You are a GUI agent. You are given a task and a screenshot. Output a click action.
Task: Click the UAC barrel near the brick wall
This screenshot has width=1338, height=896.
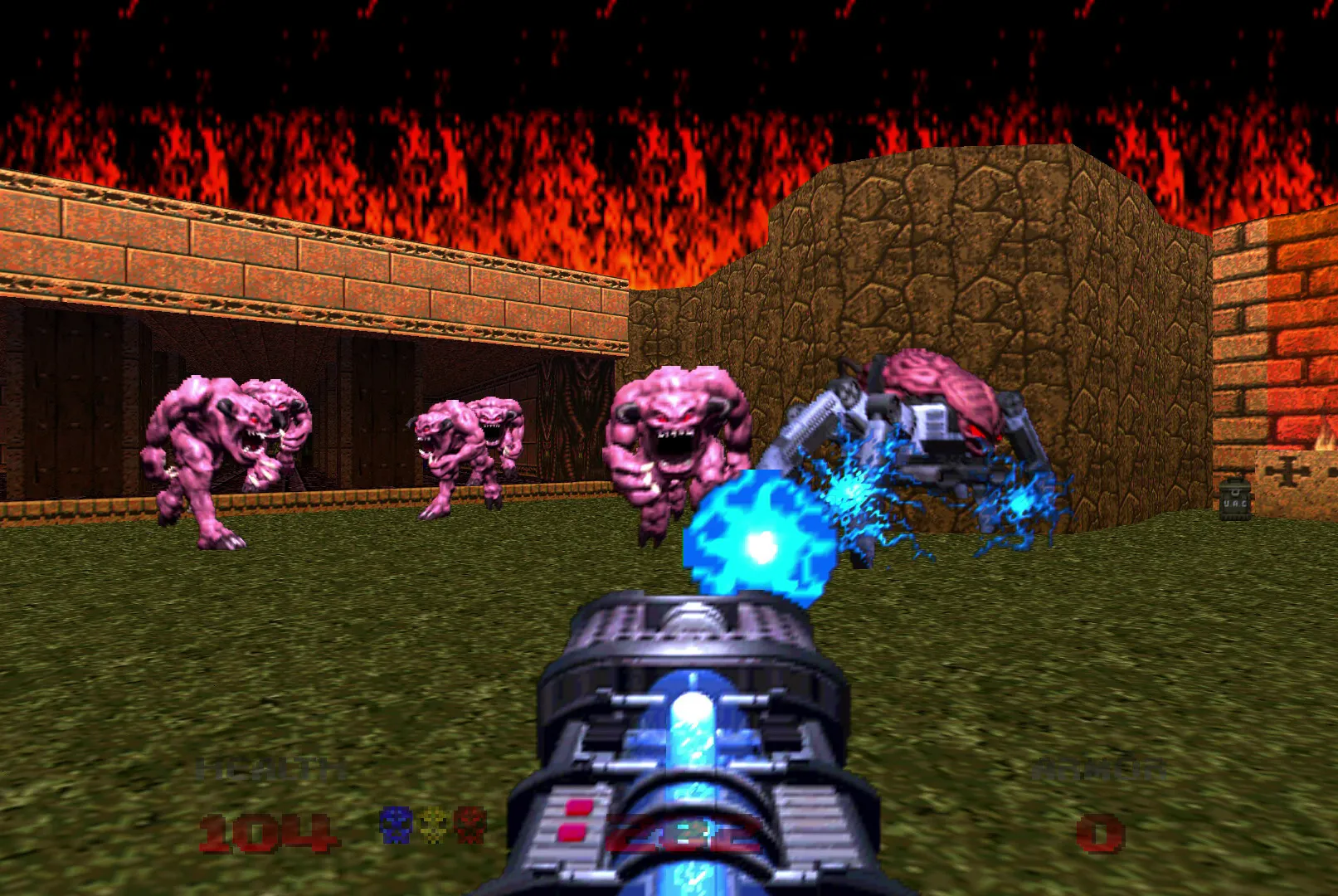tap(1233, 498)
